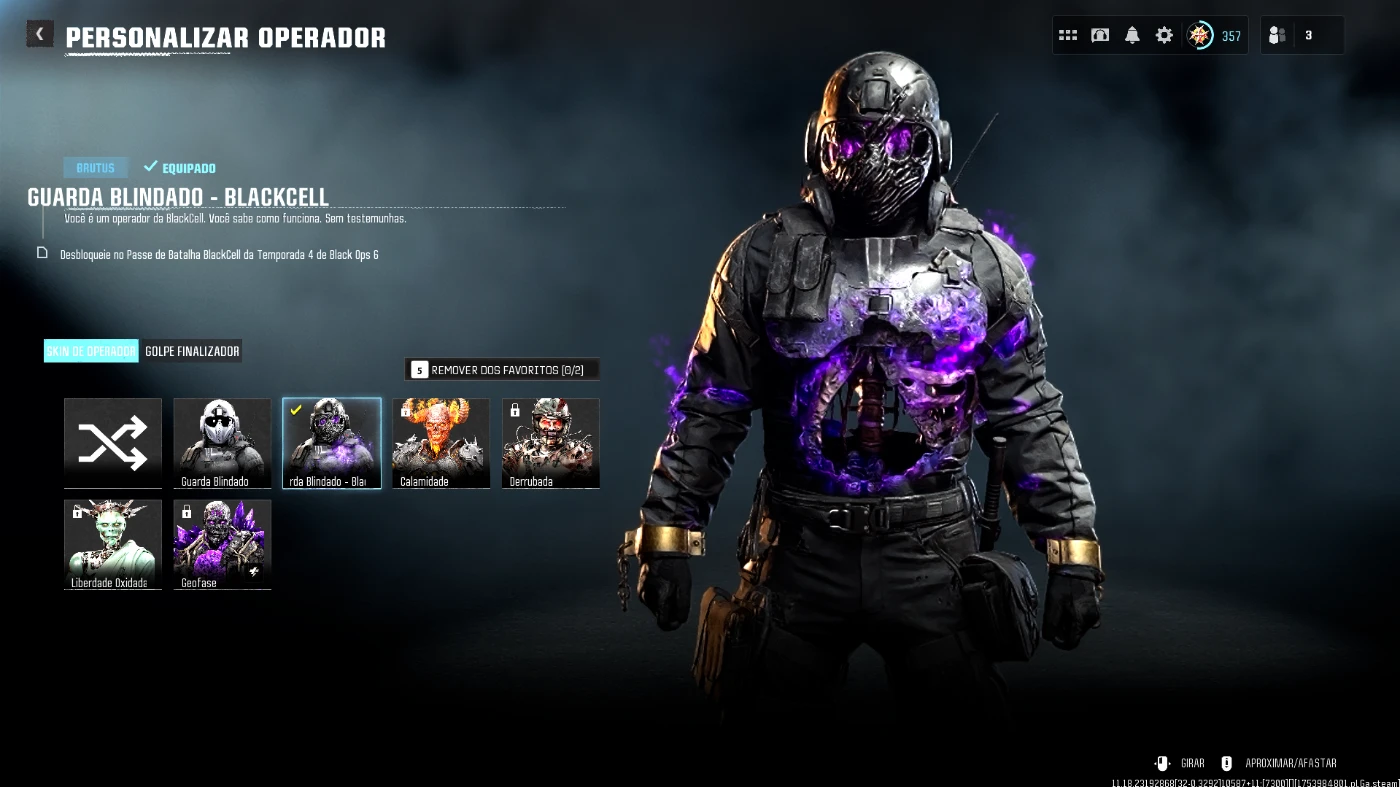Image resolution: width=1400 pixels, height=787 pixels.
Task: Open the Golpe Finalizador tab
Action: 192,351
